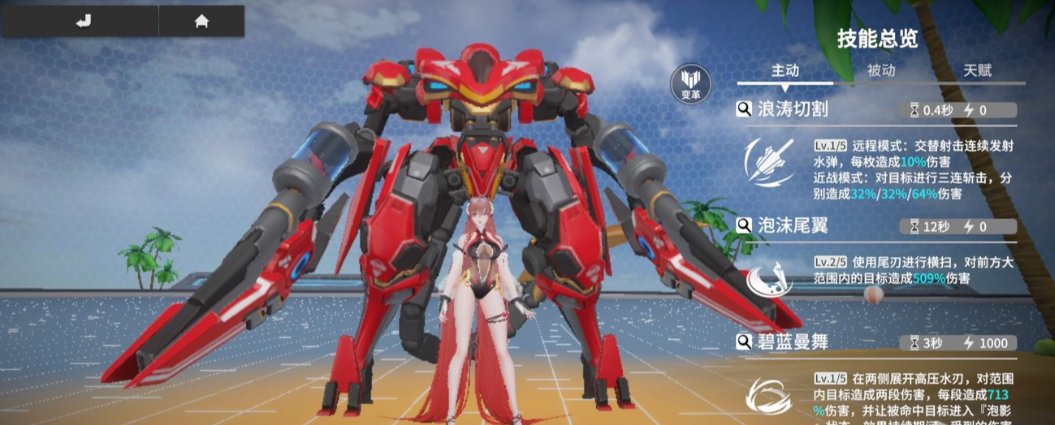Select the 浪涛切割 skill icon

click(x=768, y=162)
